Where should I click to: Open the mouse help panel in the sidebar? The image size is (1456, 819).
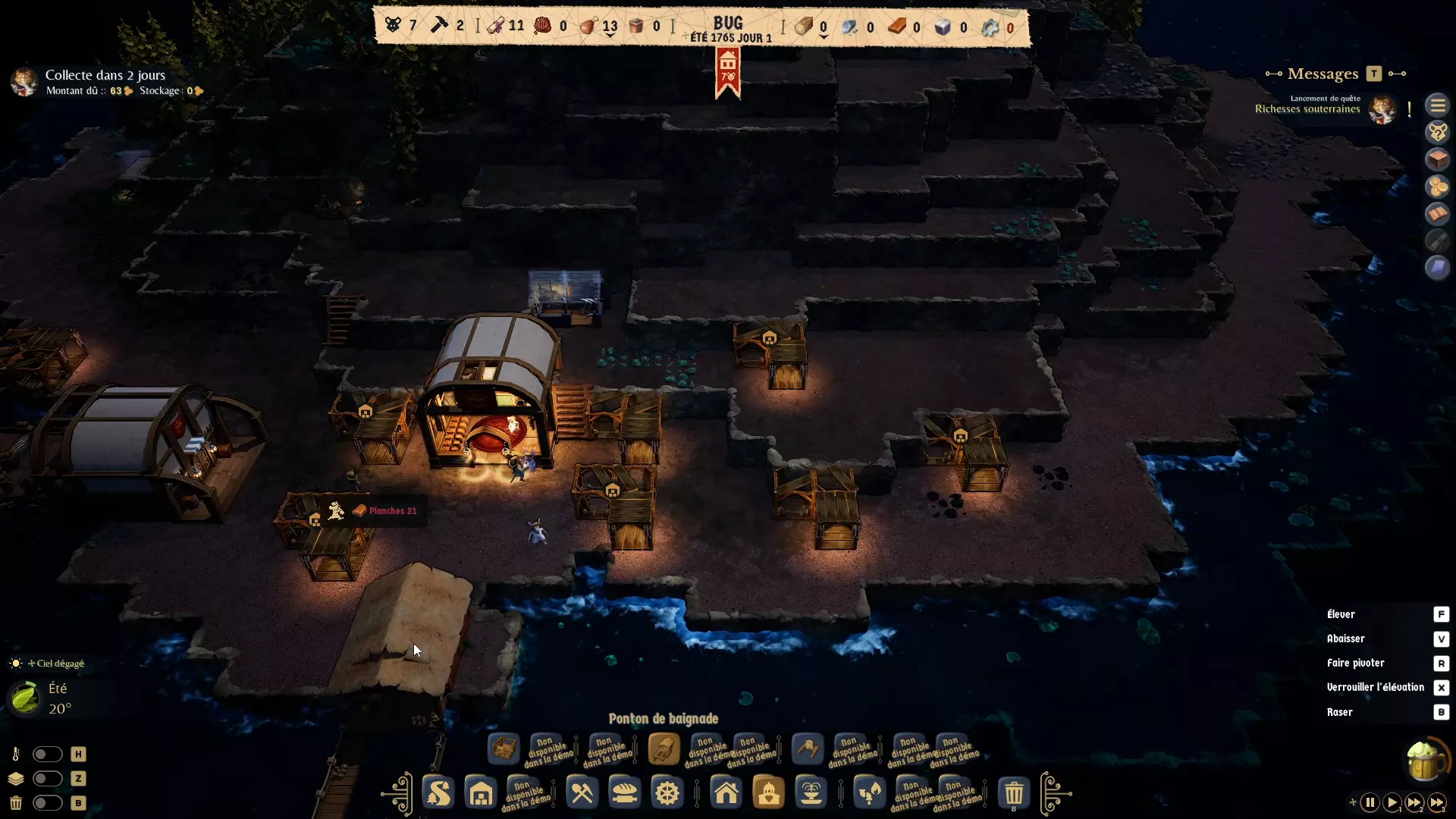coord(1438,132)
